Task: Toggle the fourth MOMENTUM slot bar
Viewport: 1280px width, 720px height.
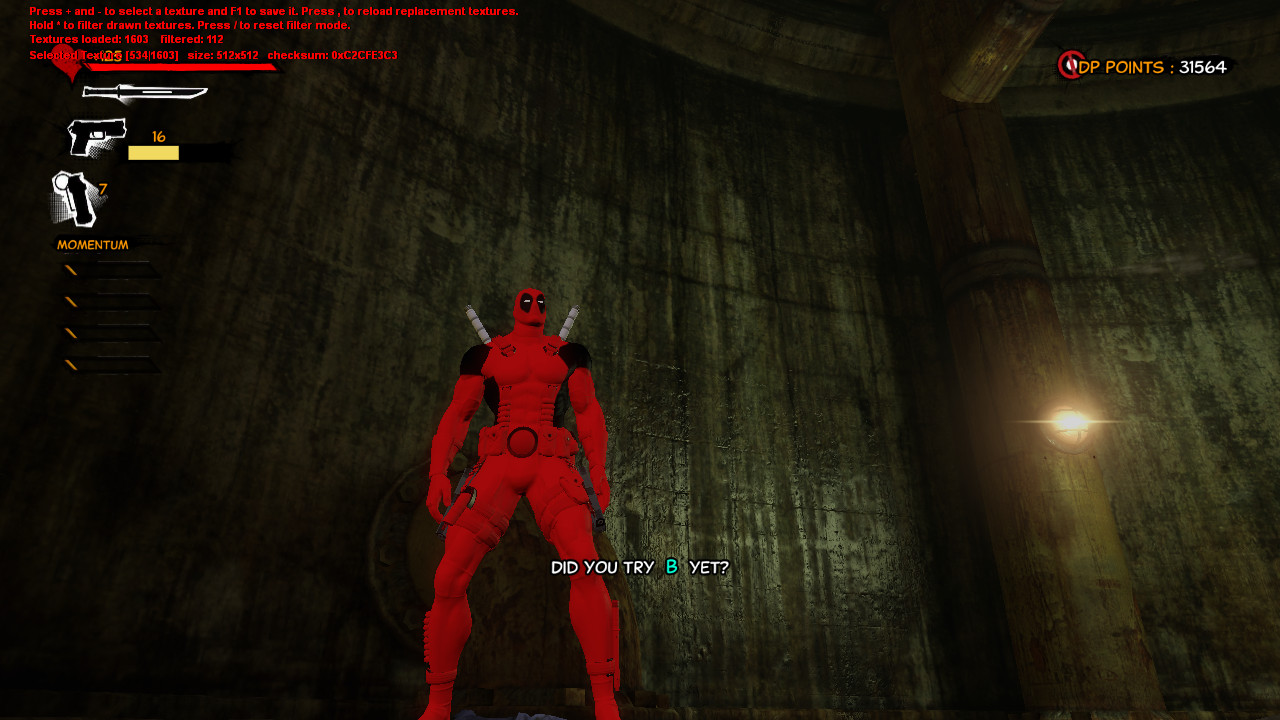Action: point(105,365)
